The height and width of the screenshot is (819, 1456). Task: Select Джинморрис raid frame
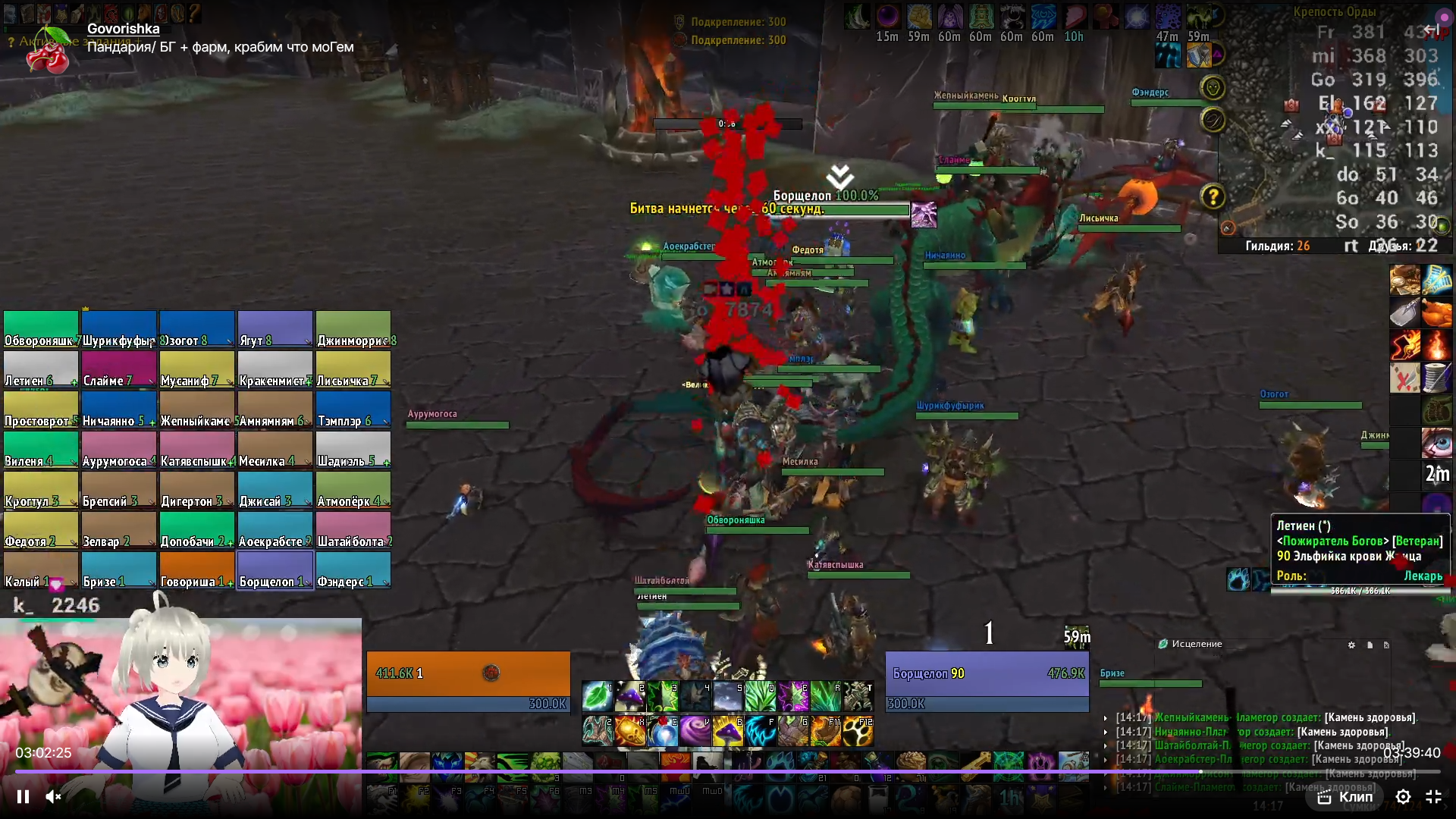point(353,330)
